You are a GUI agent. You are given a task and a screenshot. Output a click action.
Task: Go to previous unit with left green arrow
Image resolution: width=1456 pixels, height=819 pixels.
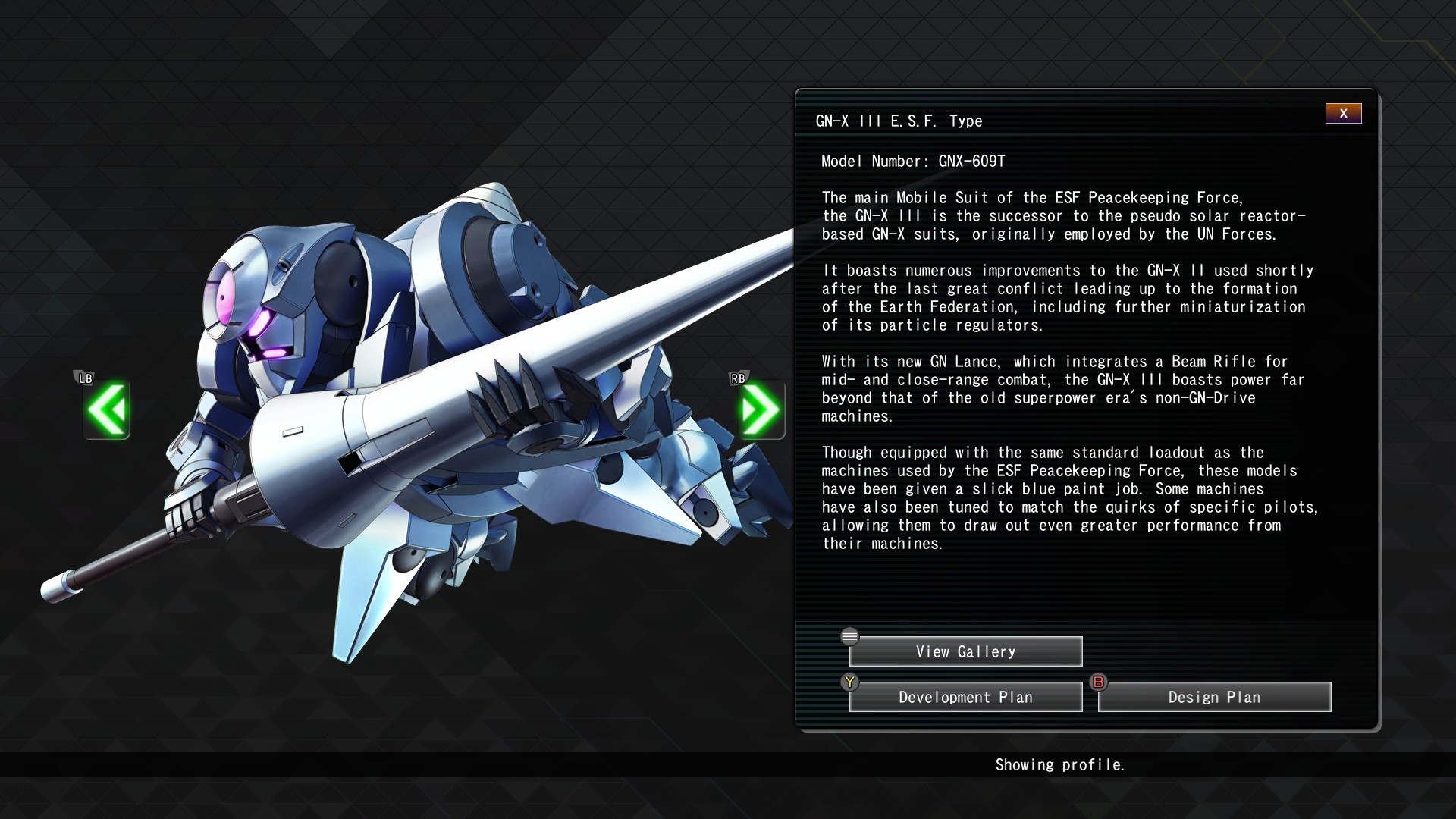[x=107, y=410]
